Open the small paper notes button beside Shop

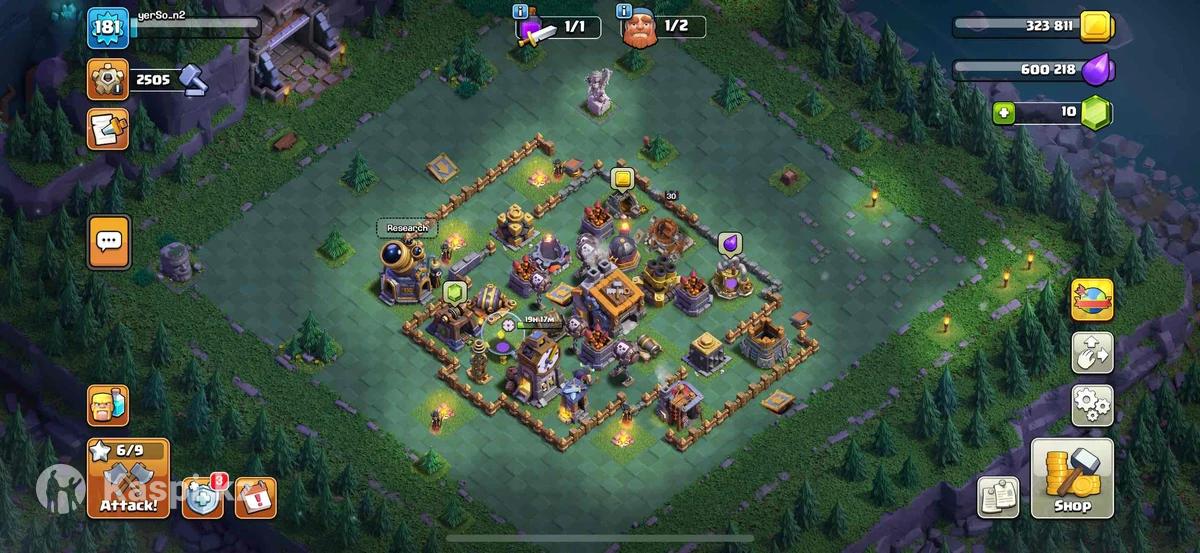click(997, 497)
